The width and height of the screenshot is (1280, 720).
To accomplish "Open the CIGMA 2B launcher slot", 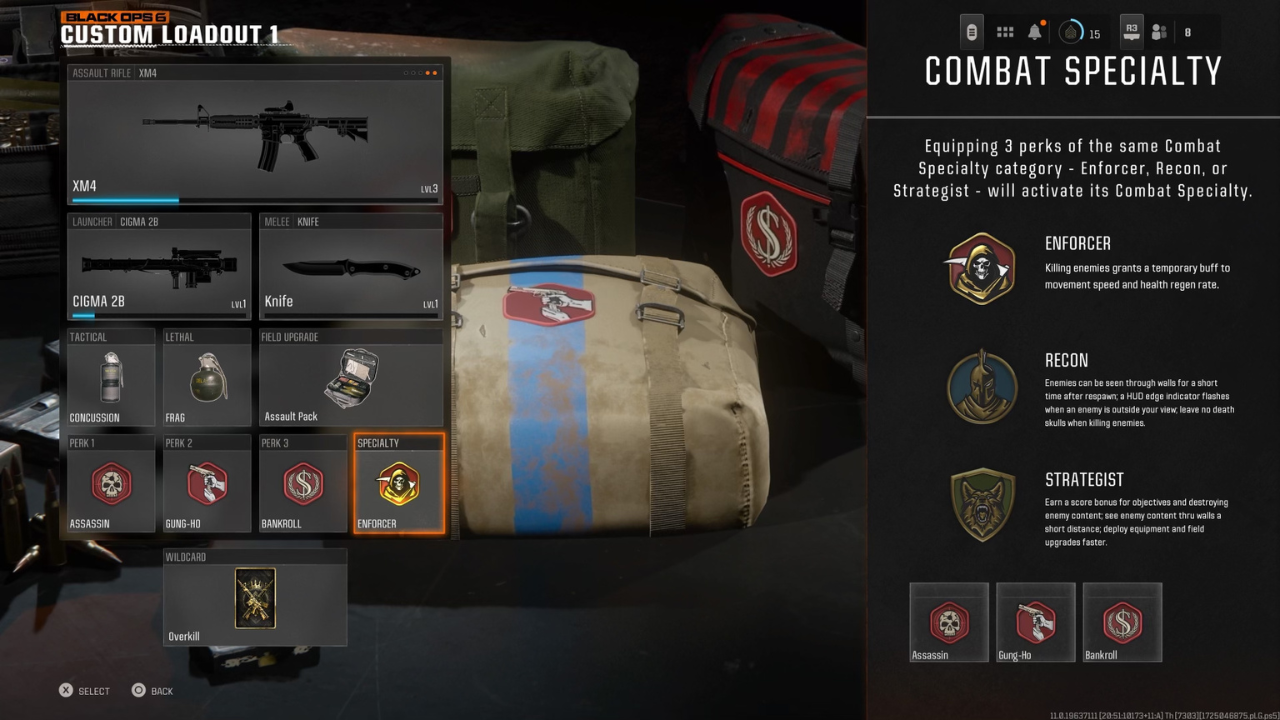I will (159, 265).
